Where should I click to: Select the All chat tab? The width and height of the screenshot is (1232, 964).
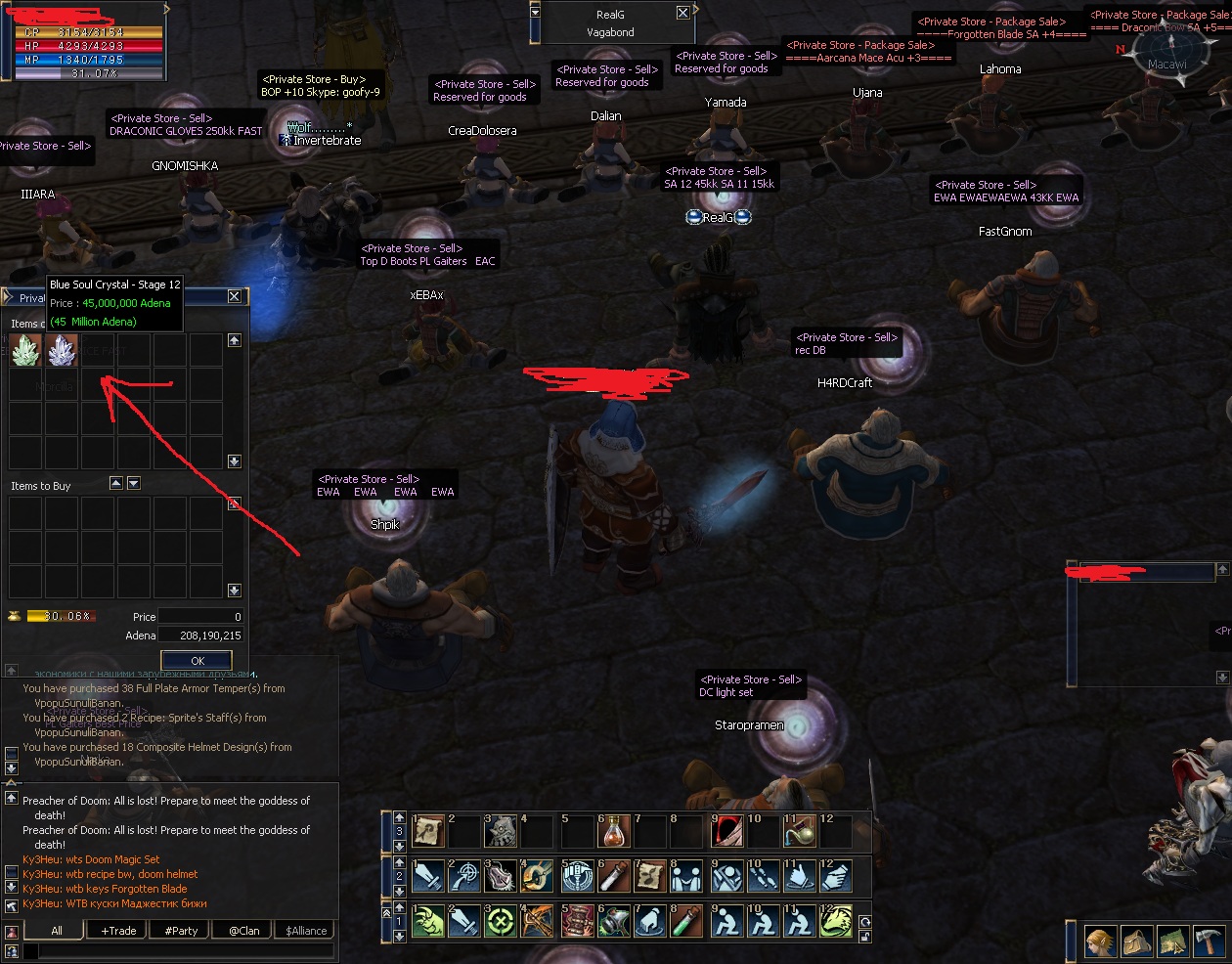[57, 931]
